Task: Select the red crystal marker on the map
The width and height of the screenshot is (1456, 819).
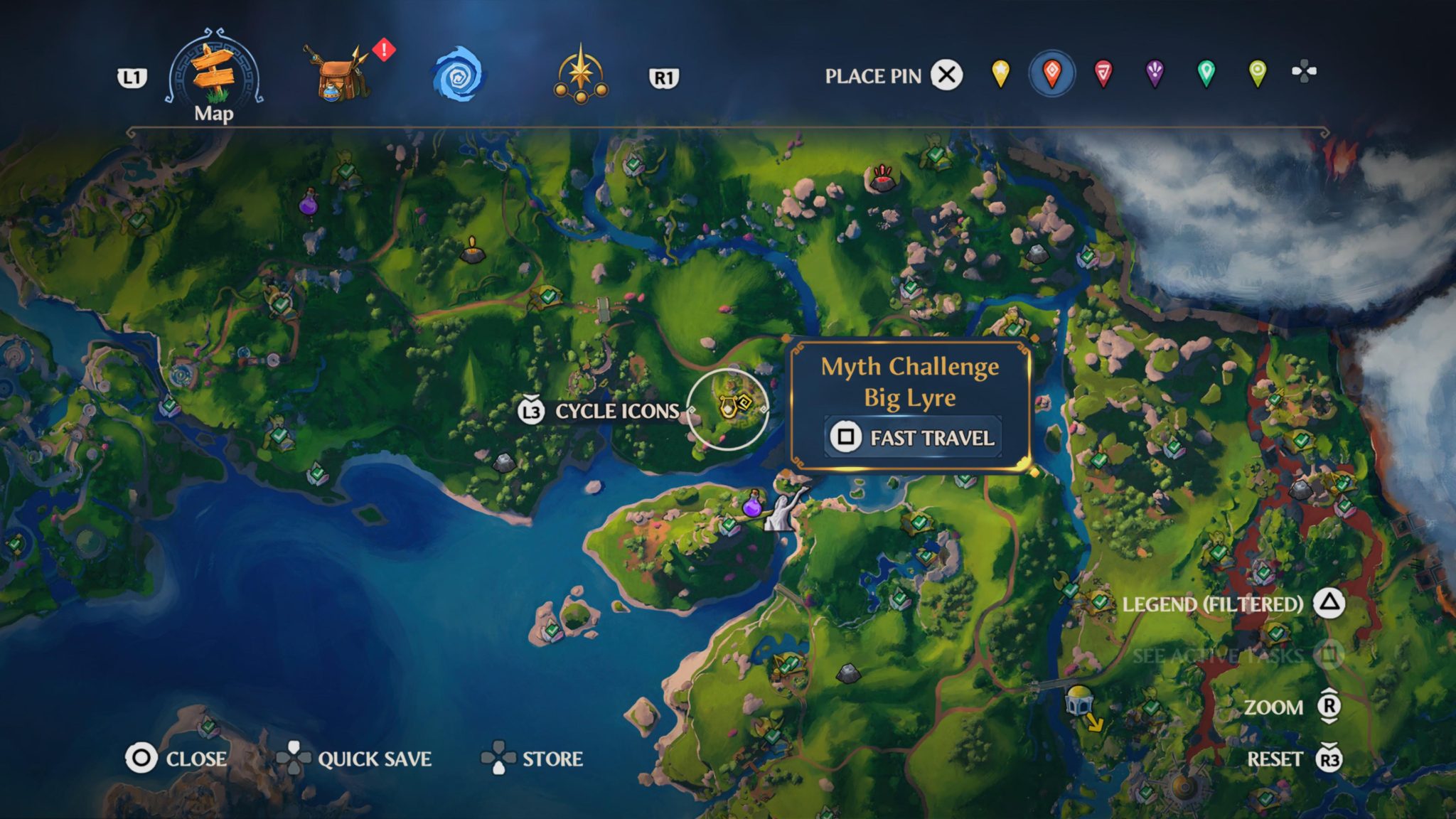Action: [882, 178]
